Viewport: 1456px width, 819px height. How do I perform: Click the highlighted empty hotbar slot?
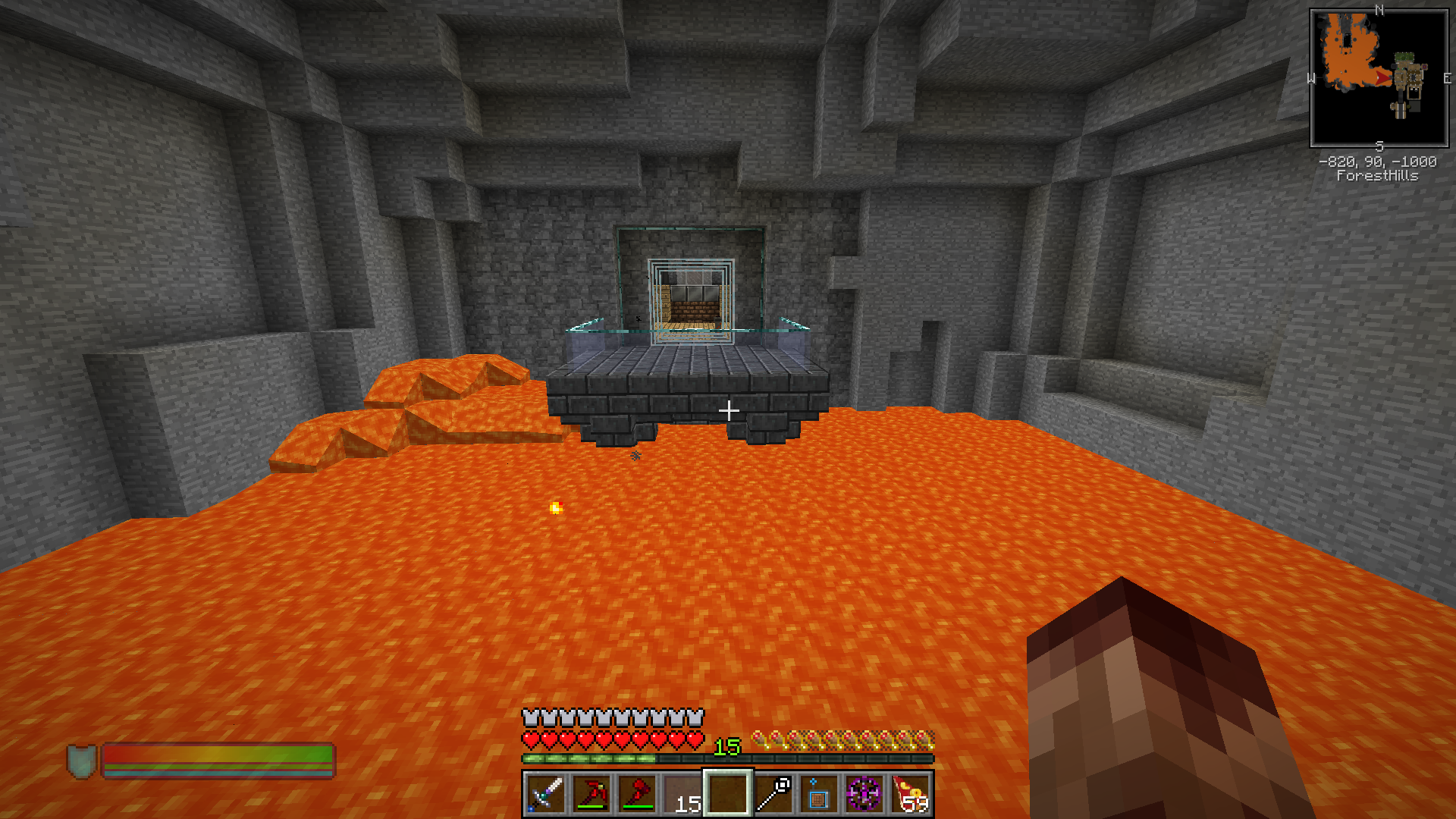pos(728,793)
